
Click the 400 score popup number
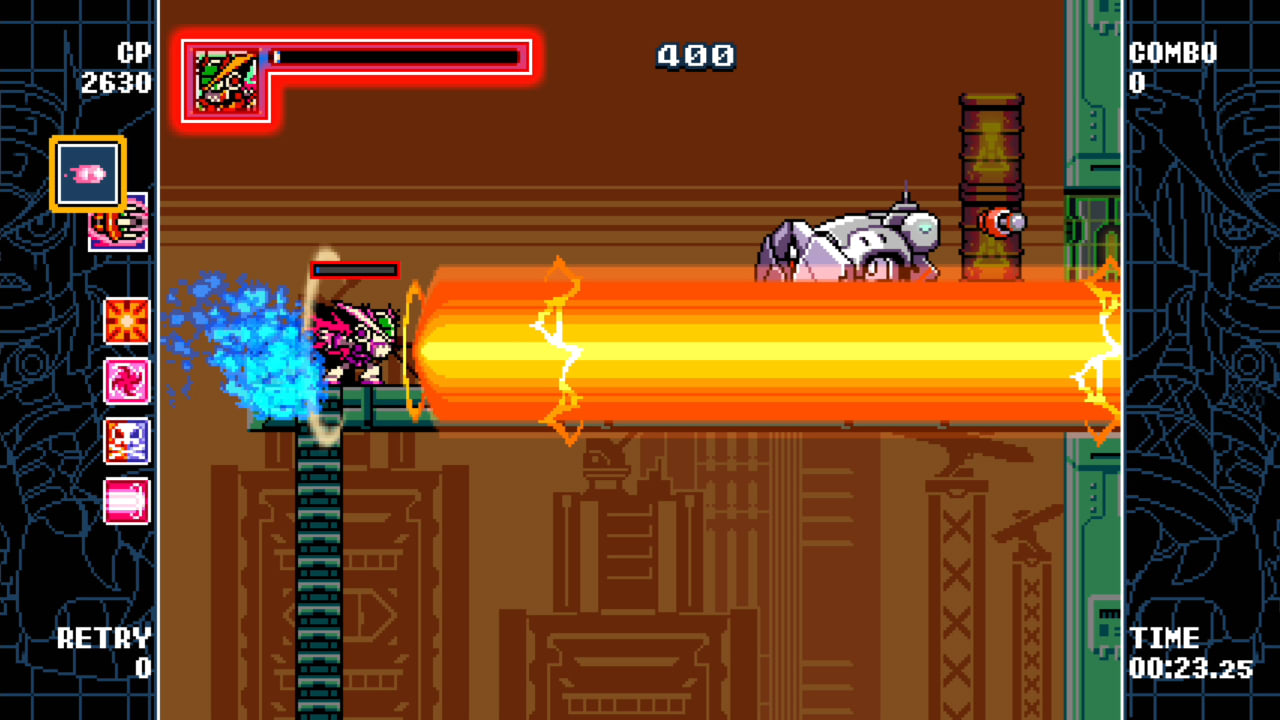click(695, 57)
